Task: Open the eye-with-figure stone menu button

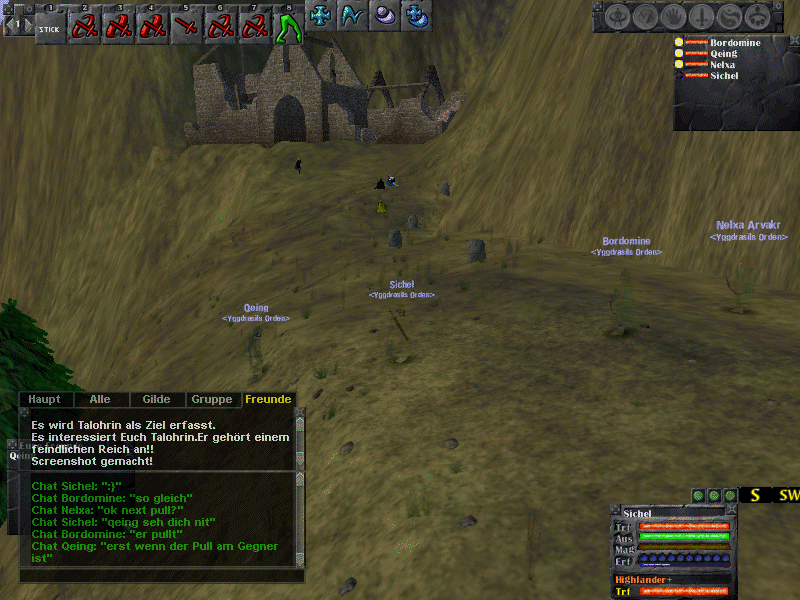Action: tap(617, 17)
